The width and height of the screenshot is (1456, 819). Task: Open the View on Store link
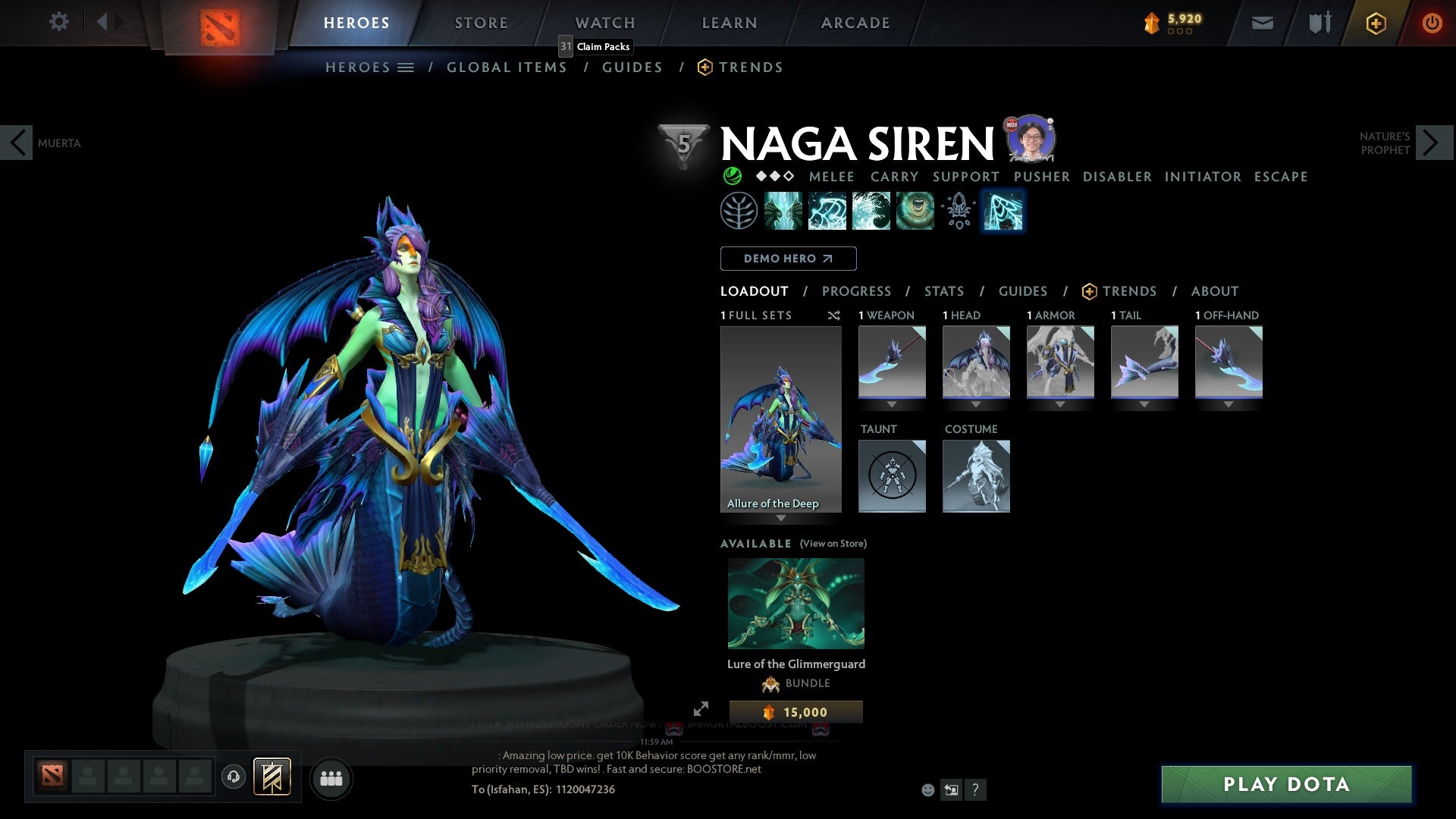click(x=833, y=544)
